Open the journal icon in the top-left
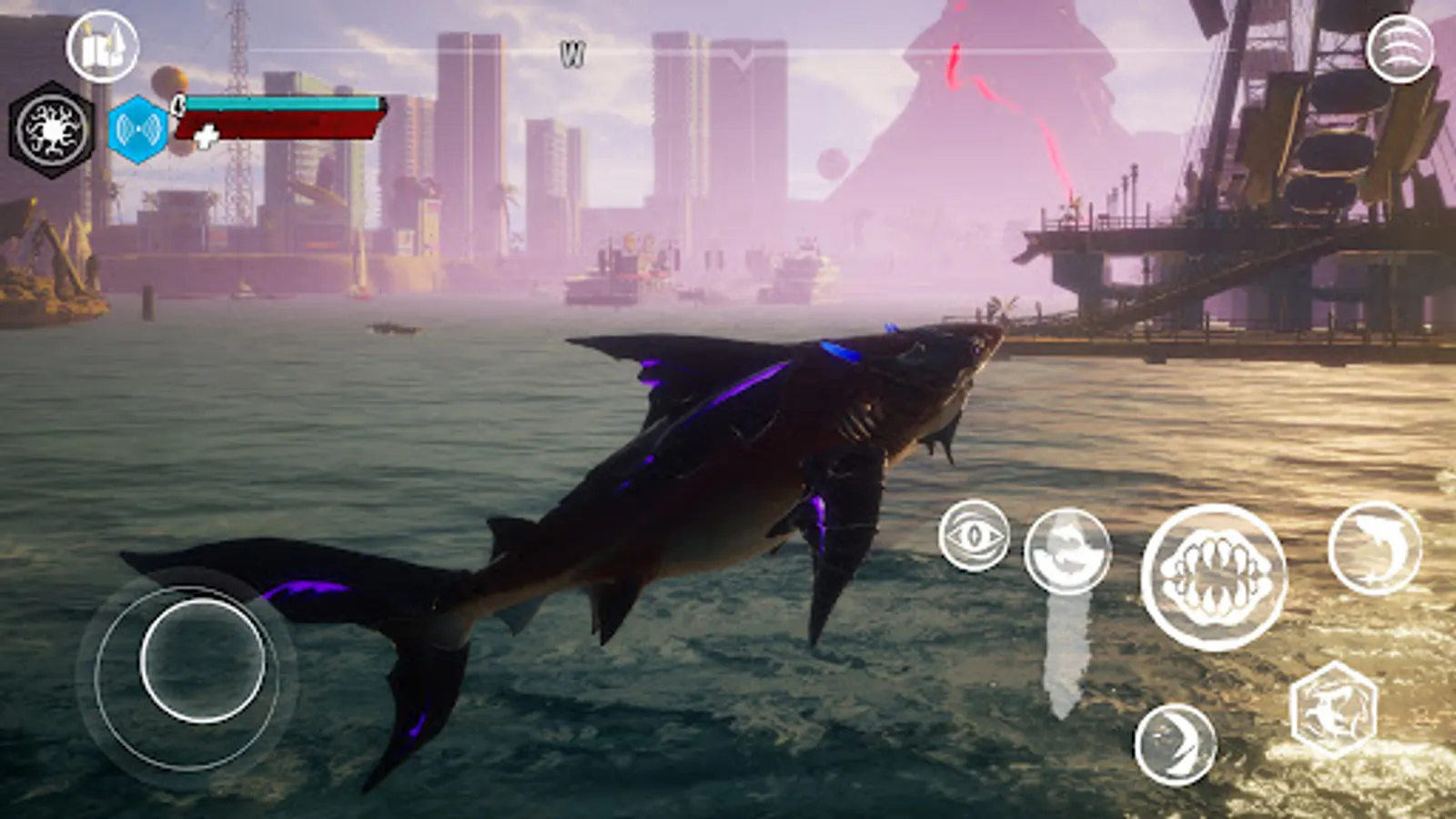Viewport: 1456px width, 819px height. [102, 48]
